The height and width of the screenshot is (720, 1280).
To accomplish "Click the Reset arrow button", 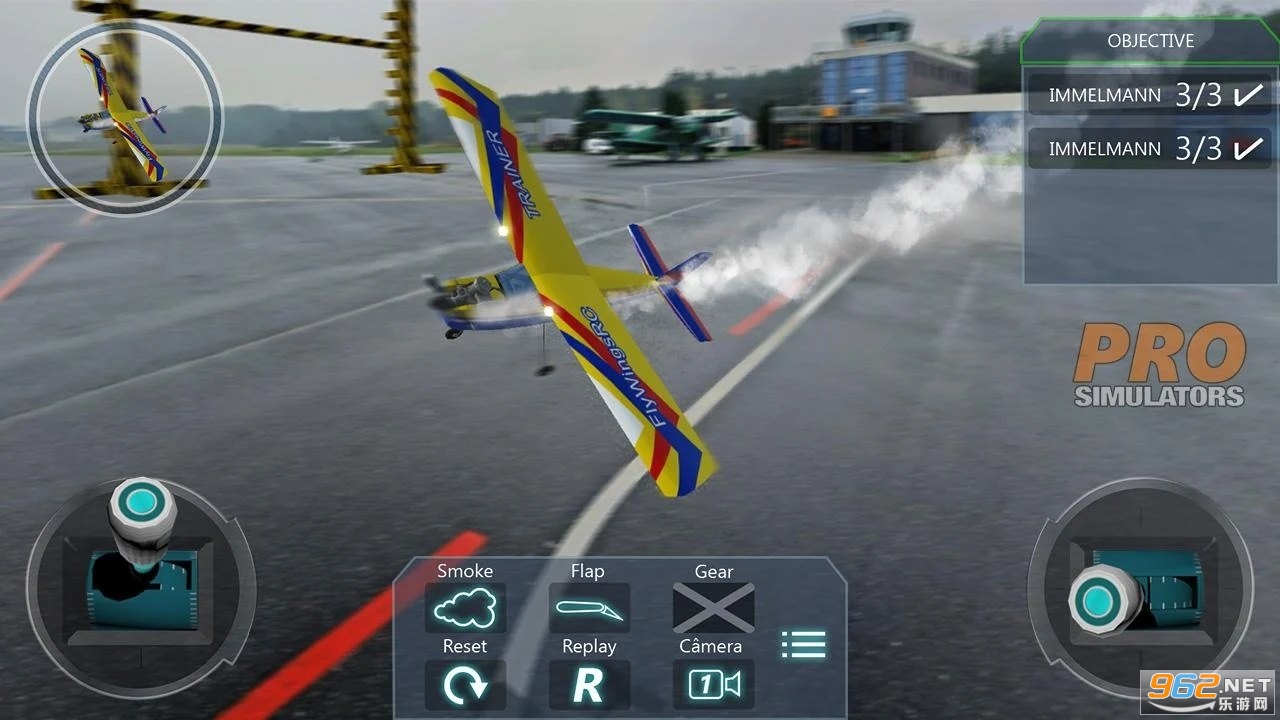I will [465, 684].
